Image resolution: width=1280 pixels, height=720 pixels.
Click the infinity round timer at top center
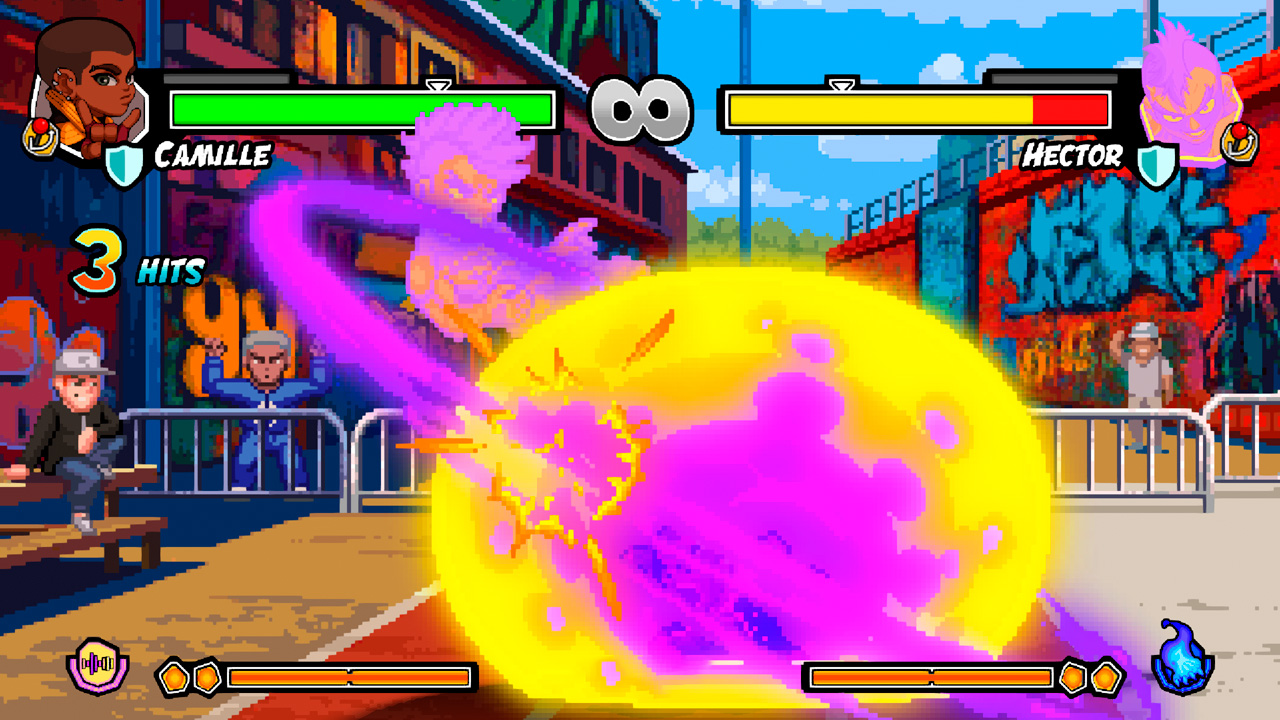[x=640, y=108]
